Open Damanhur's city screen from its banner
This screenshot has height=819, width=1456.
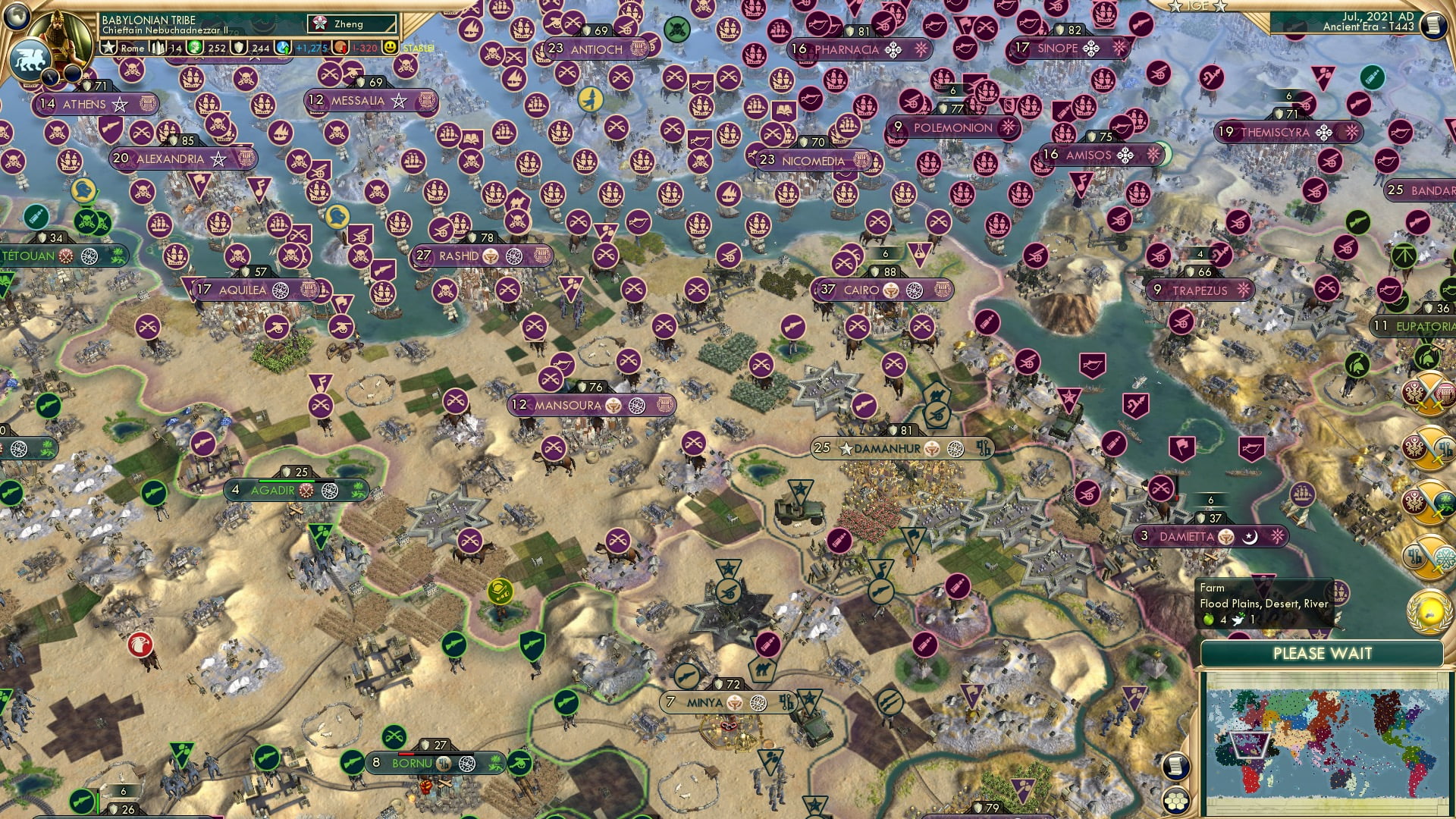(x=887, y=448)
